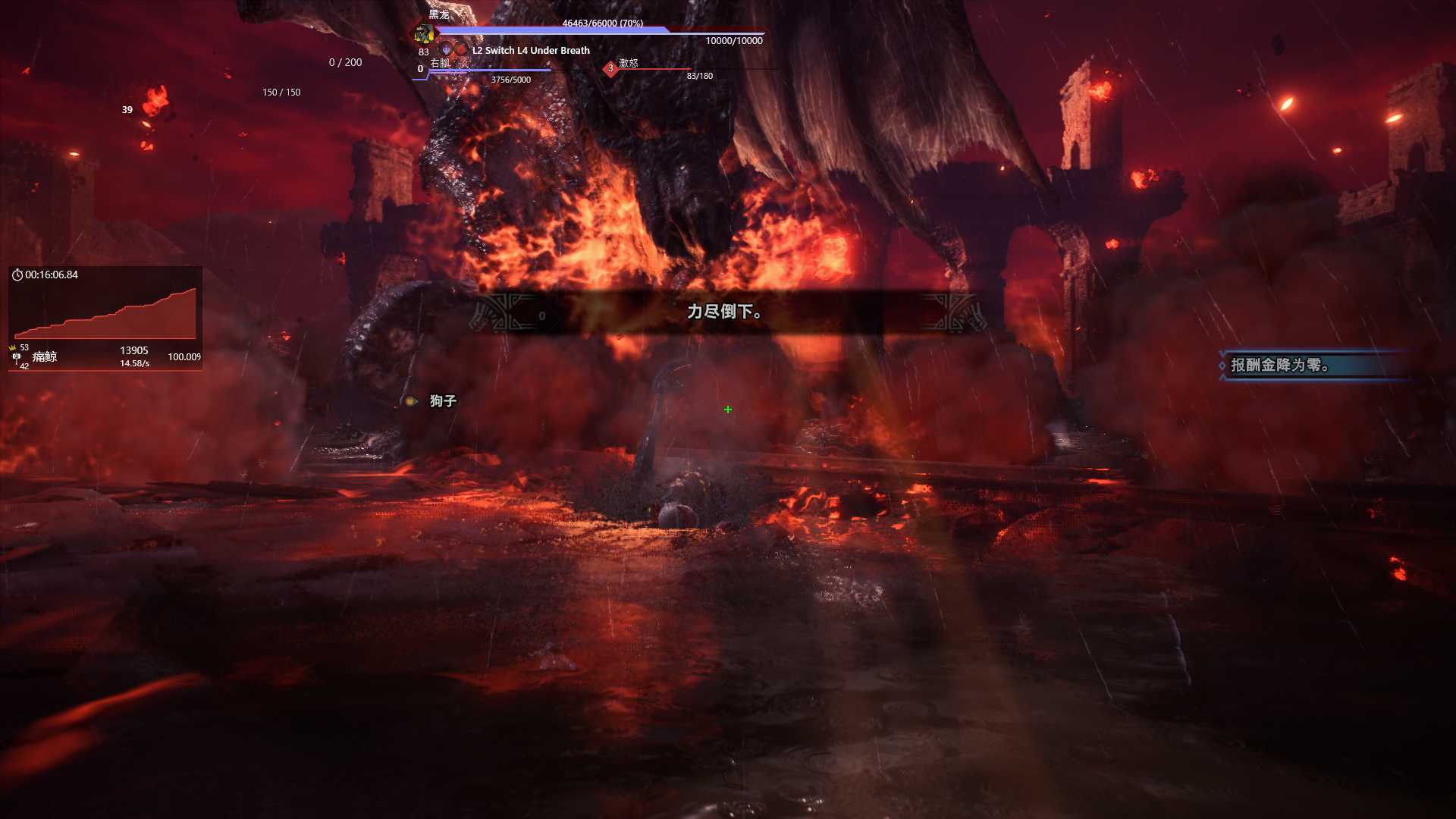
Task: Select the 痛鲸 player row in damage meter
Action: tap(105, 356)
